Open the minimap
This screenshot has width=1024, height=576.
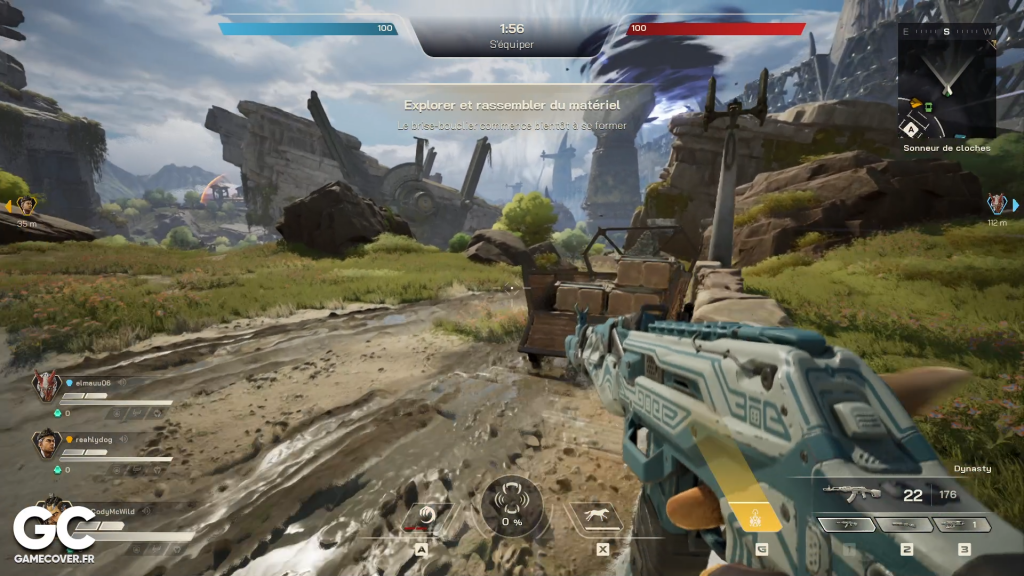[947, 81]
